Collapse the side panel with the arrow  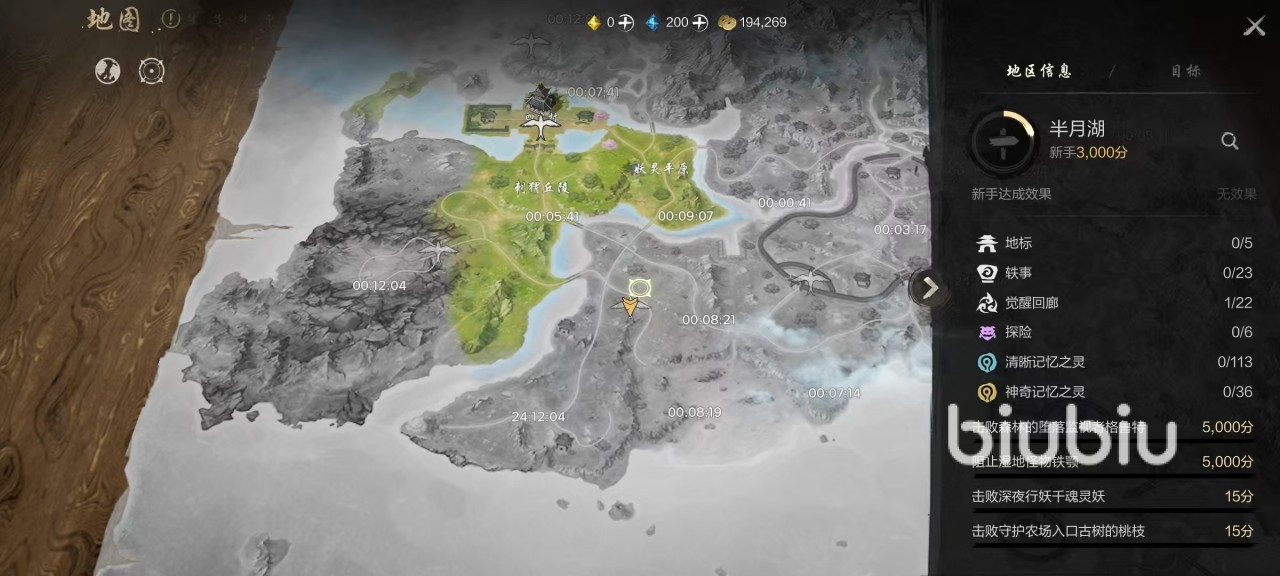pyautogui.click(x=930, y=288)
